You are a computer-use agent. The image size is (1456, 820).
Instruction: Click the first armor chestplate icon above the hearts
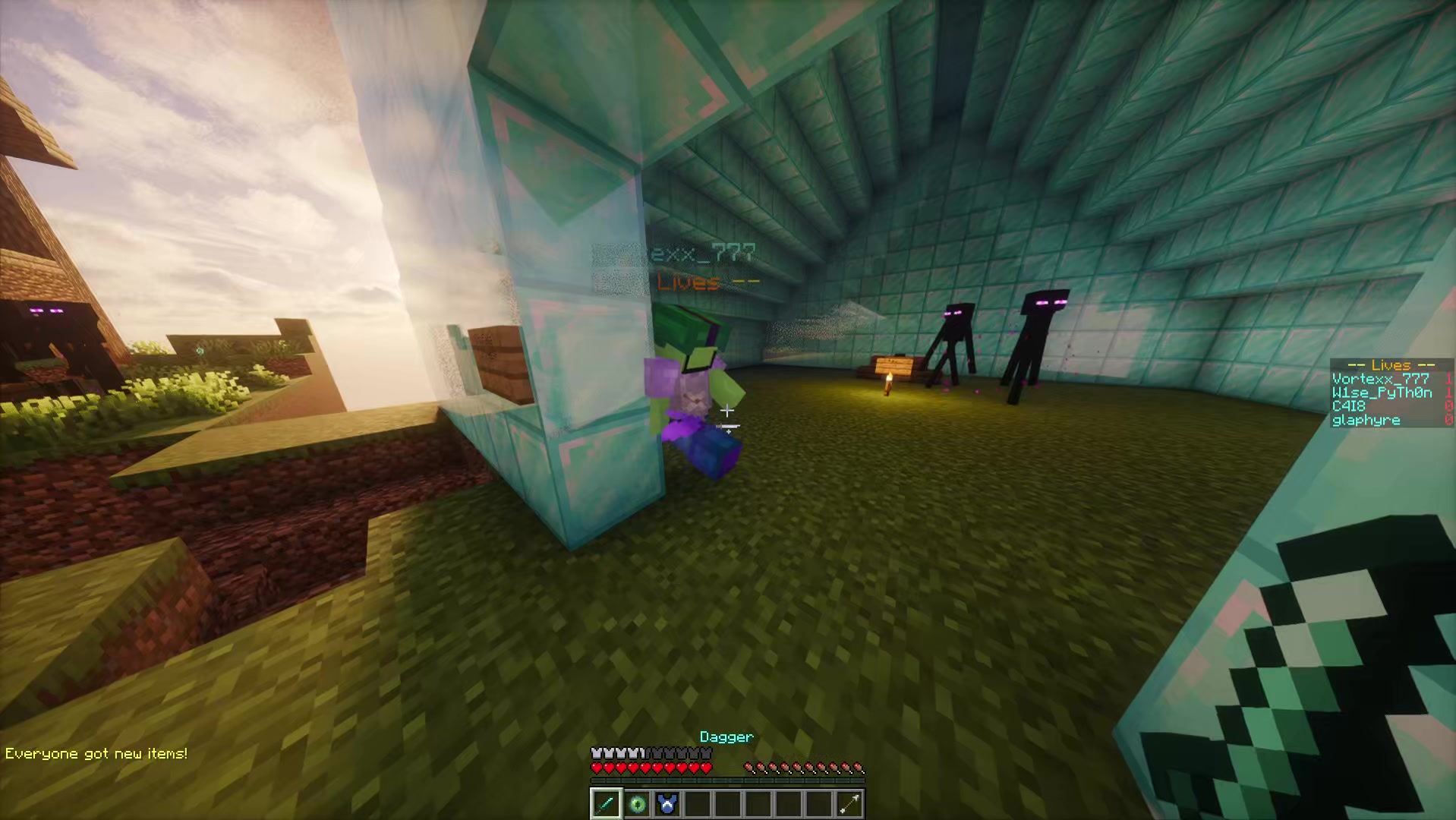[595, 753]
